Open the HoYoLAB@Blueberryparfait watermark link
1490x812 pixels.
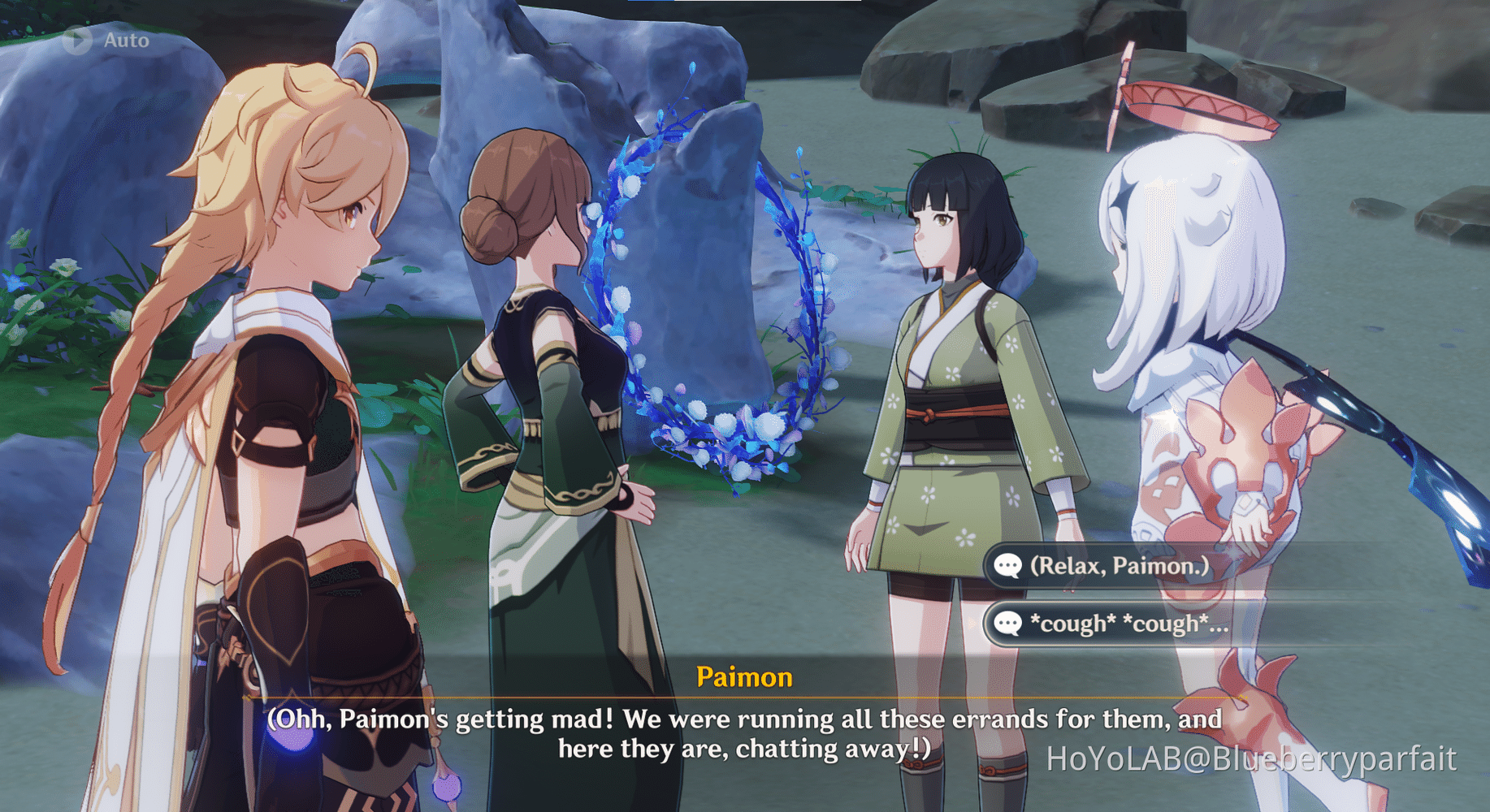[x=1251, y=757]
